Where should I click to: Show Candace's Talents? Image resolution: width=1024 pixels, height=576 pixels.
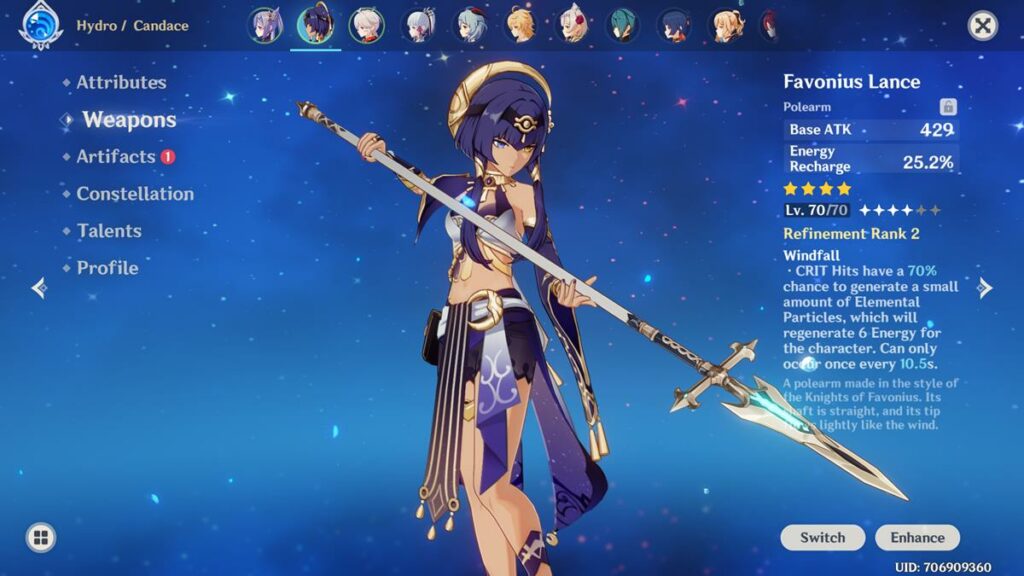pos(109,231)
